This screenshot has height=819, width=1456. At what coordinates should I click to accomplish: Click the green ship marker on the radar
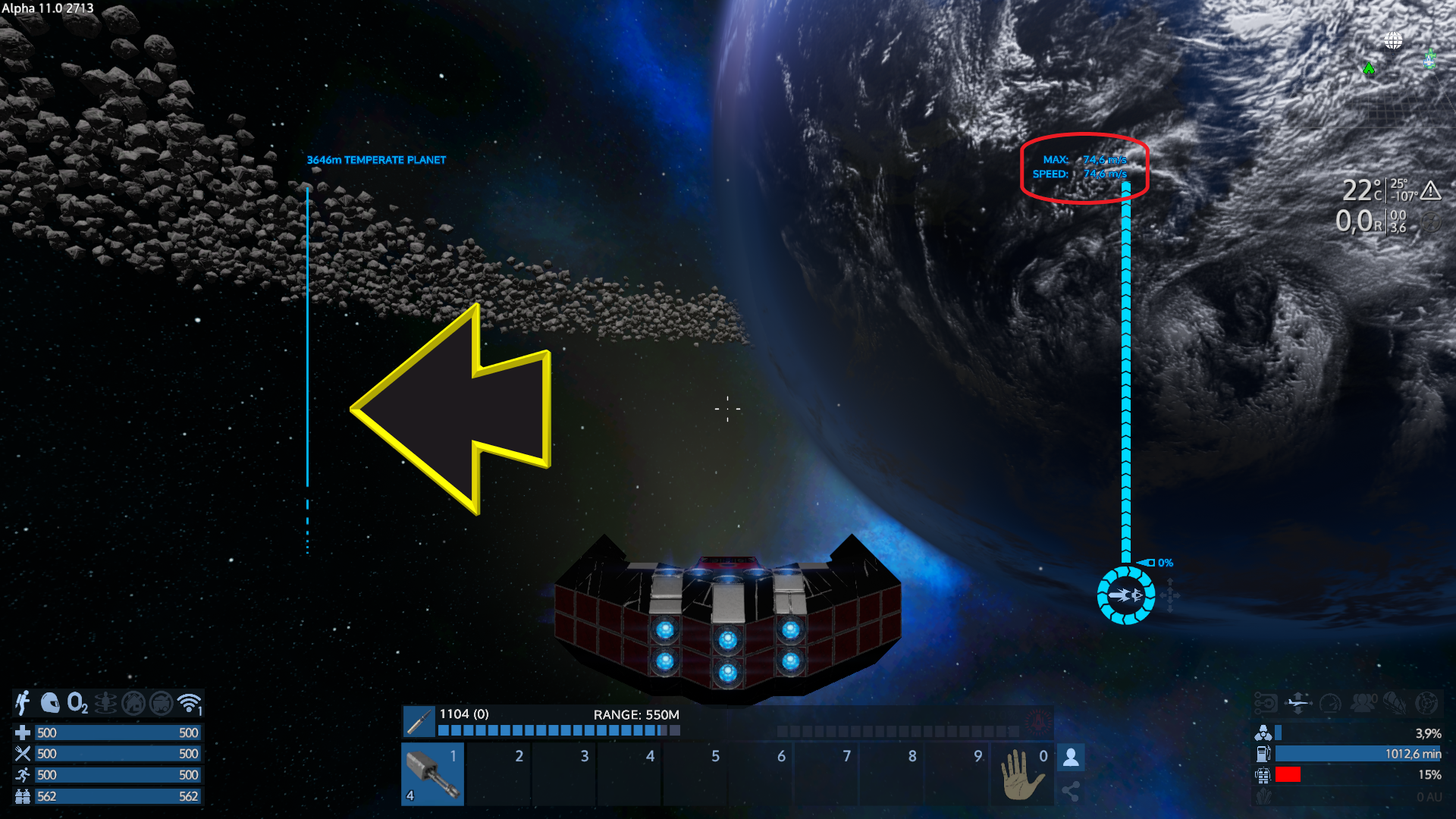point(1430,58)
